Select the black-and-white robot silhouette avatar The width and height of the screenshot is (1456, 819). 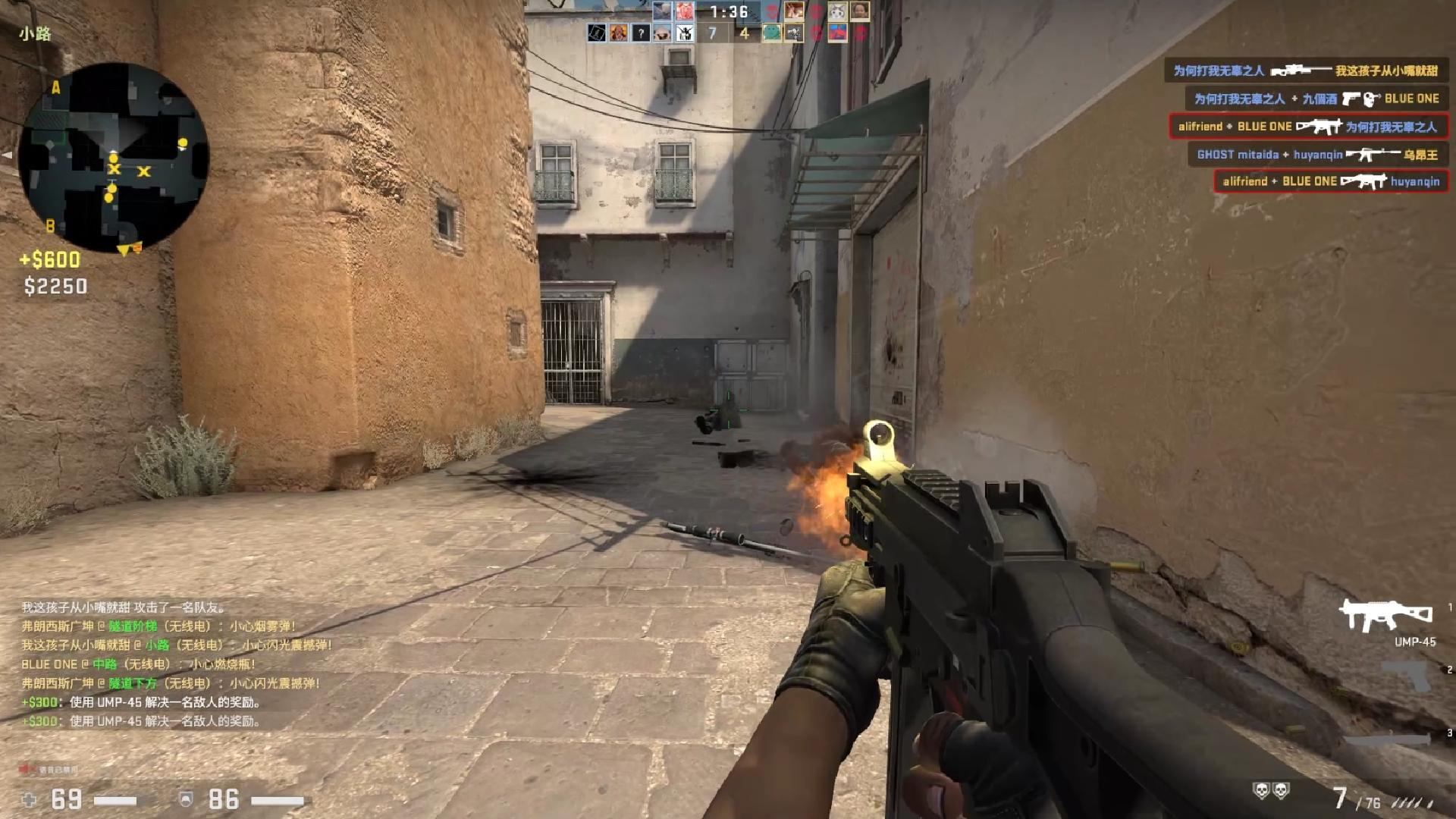coord(685,33)
